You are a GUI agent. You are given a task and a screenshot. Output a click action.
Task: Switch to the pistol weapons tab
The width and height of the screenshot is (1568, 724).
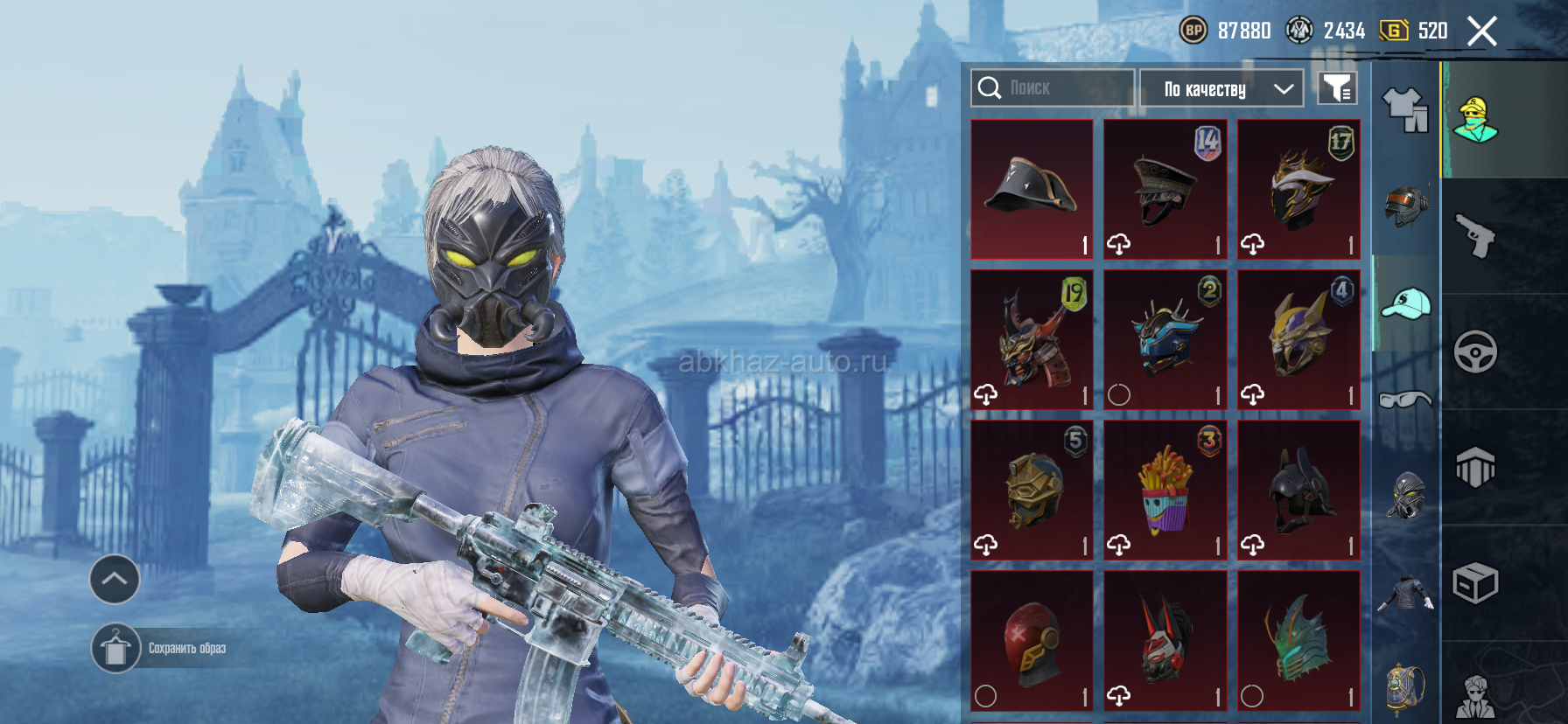coord(1475,235)
